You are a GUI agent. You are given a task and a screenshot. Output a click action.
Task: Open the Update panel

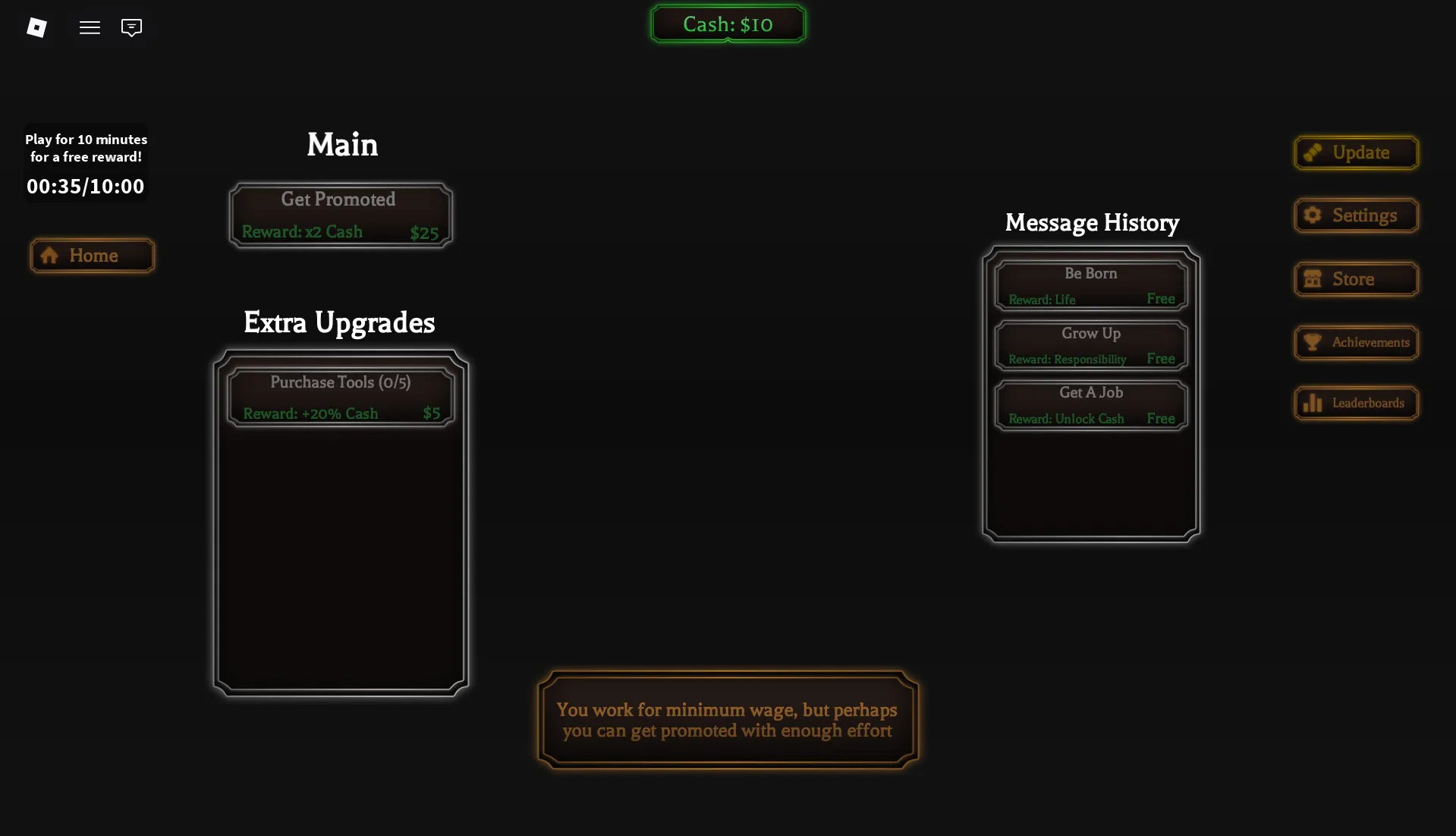click(1356, 152)
